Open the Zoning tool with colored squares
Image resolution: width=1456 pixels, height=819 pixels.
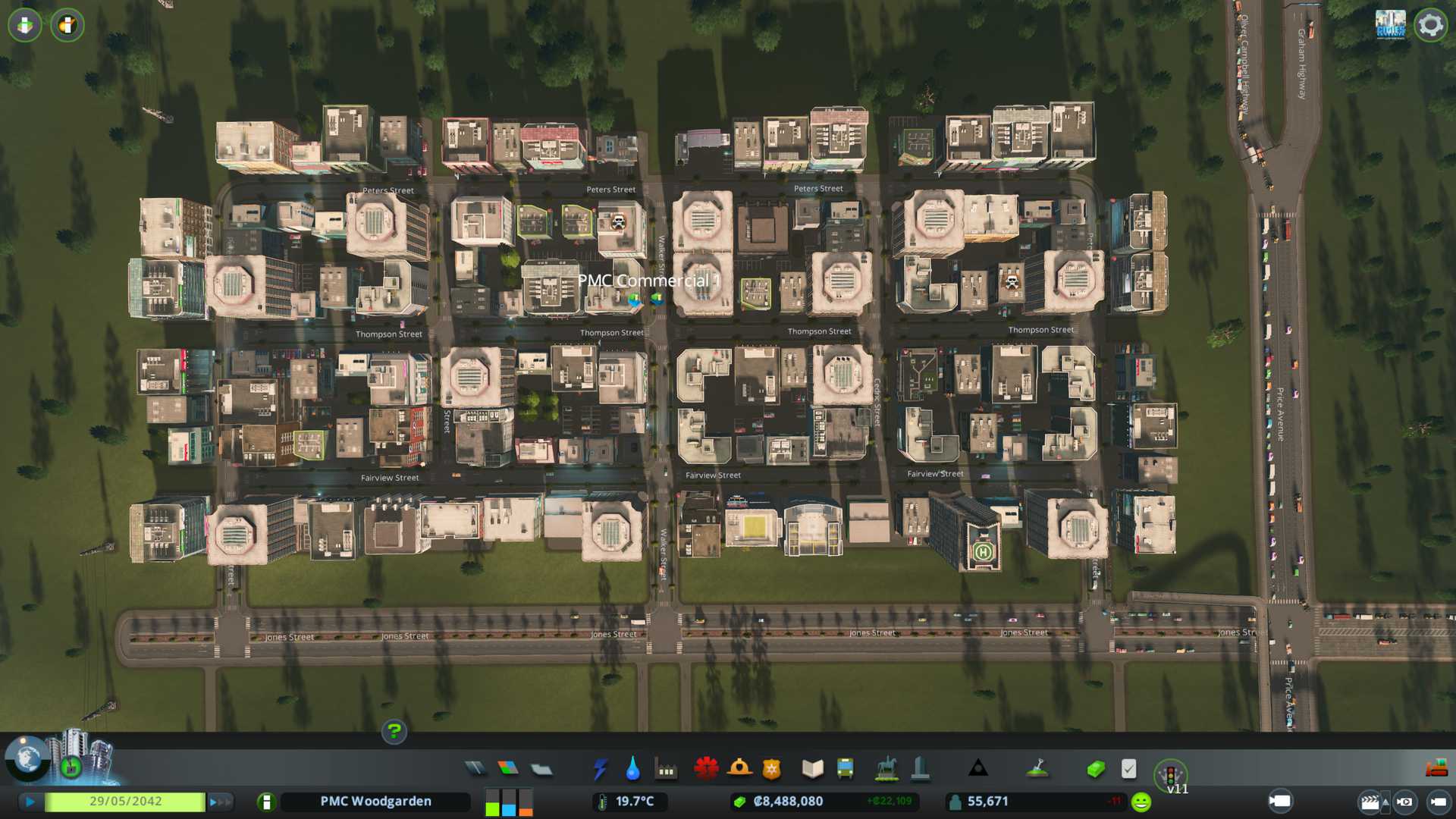[508, 769]
